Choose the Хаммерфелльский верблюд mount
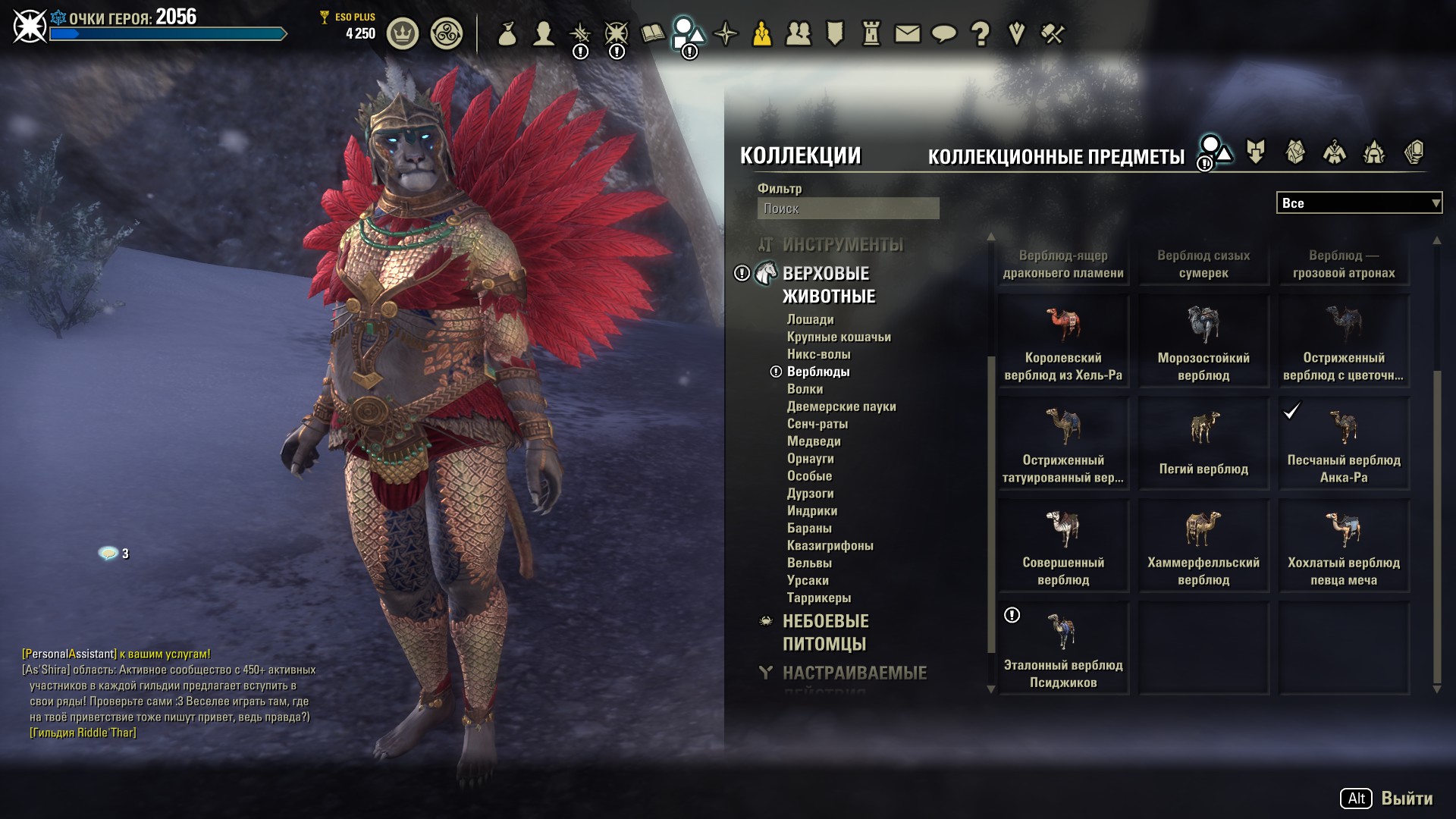The width and height of the screenshot is (1456, 819). [1203, 547]
